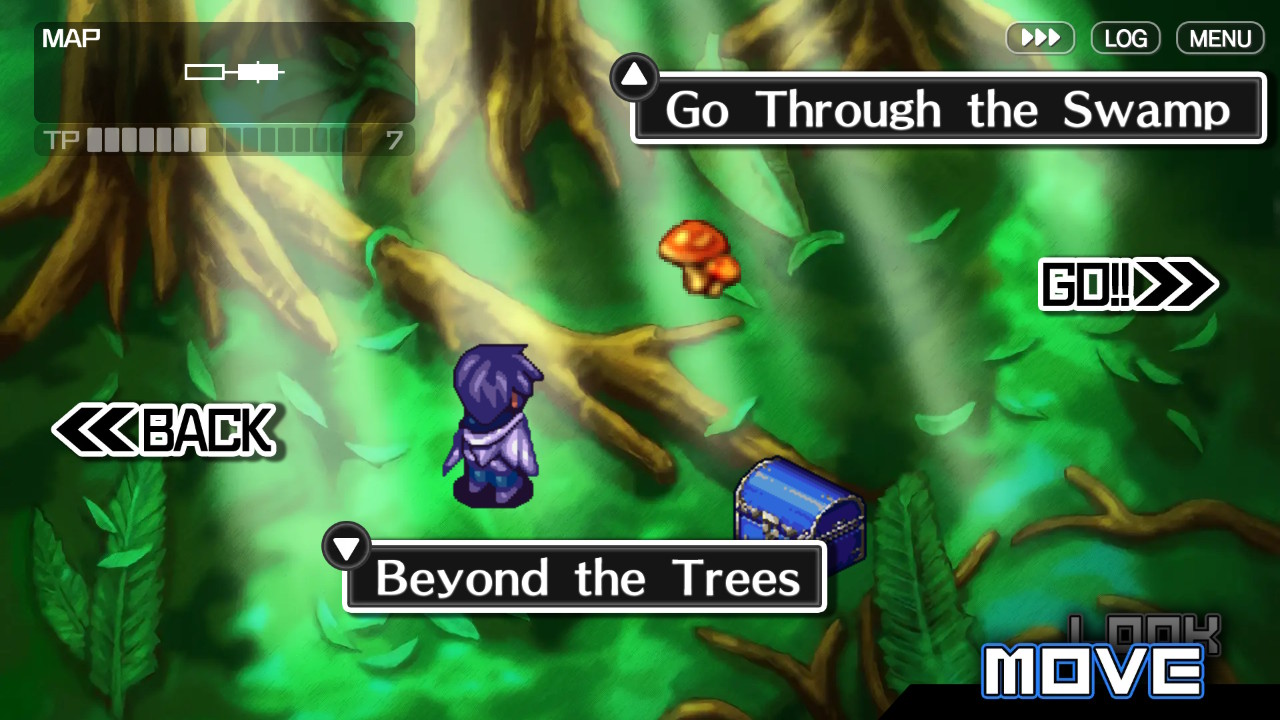
Task: Open the LOG history
Action: point(1125,38)
